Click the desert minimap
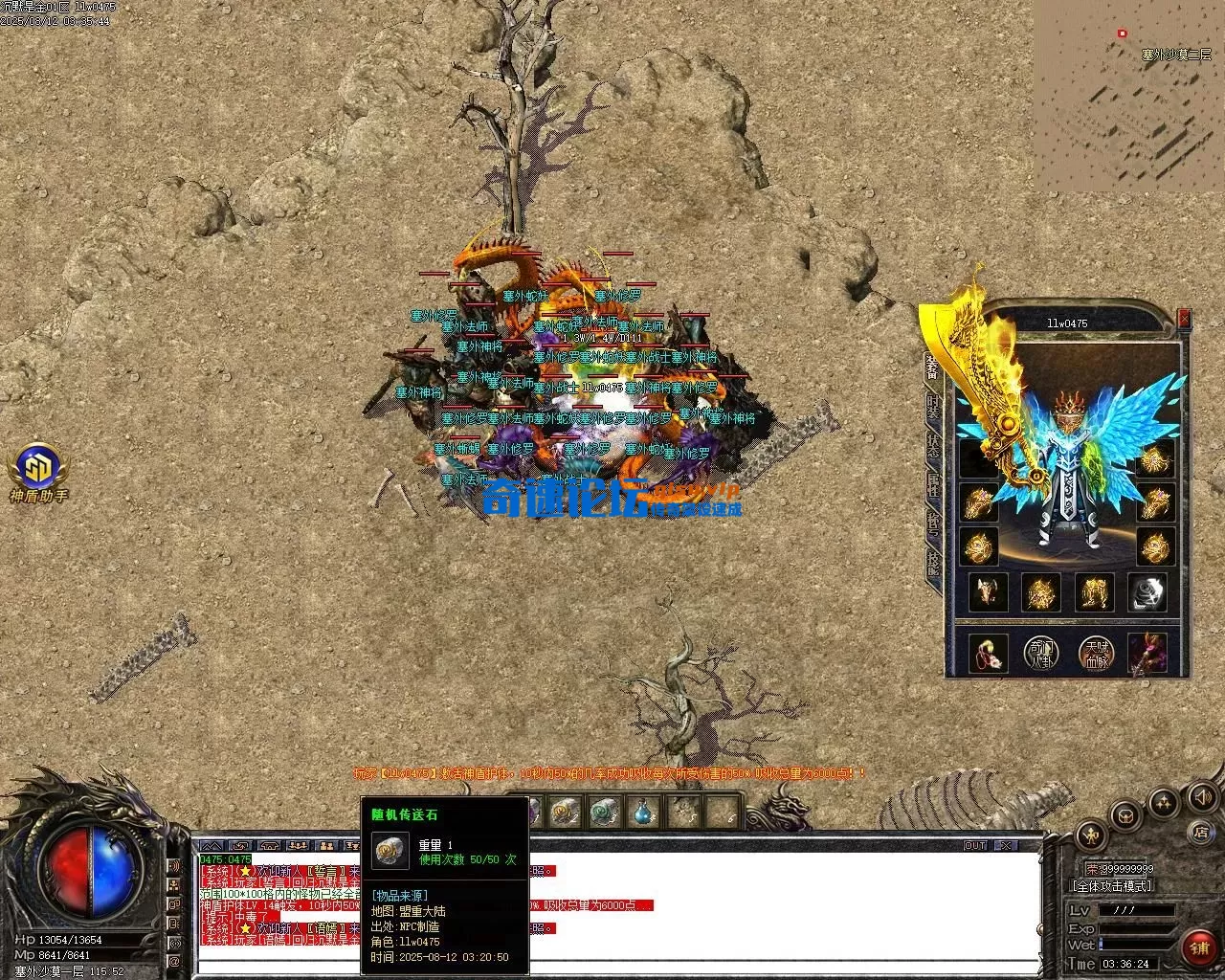Viewport: 1225px width, 980px height. tap(1127, 96)
